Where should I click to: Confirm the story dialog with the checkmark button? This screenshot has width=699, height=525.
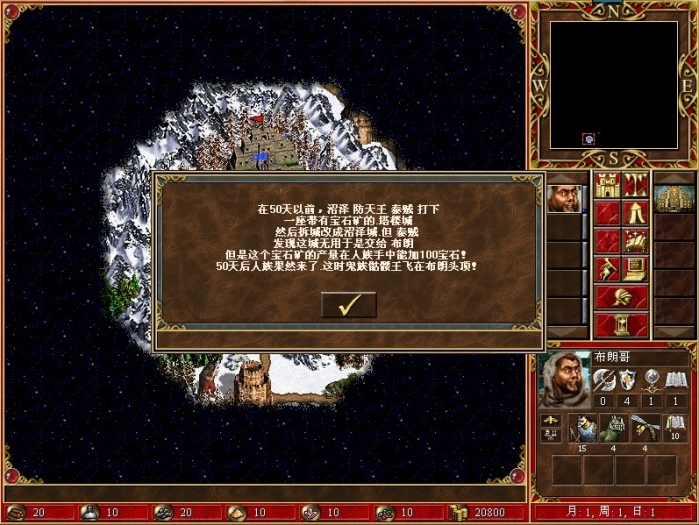coord(348,305)
